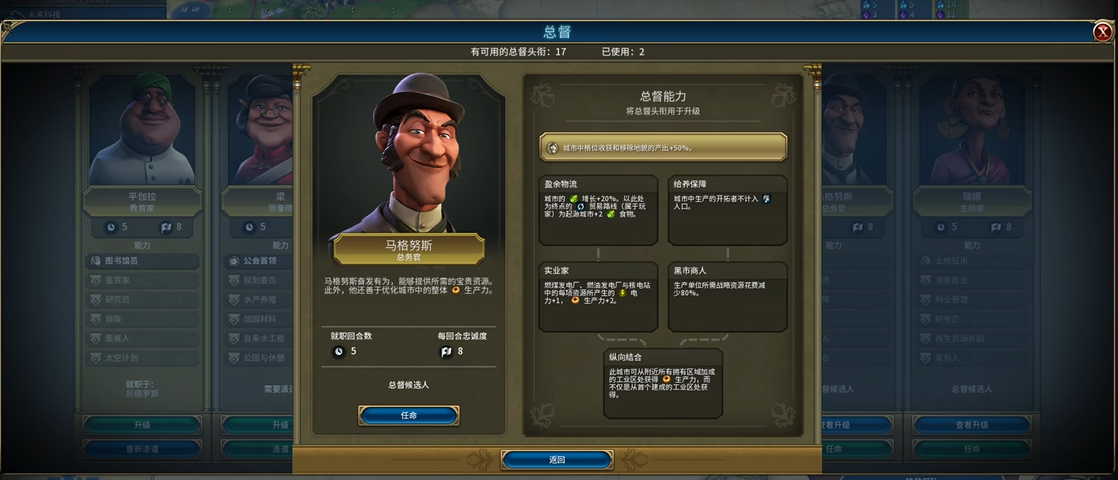Appoint governor with the 任命 button

(408, 415)
